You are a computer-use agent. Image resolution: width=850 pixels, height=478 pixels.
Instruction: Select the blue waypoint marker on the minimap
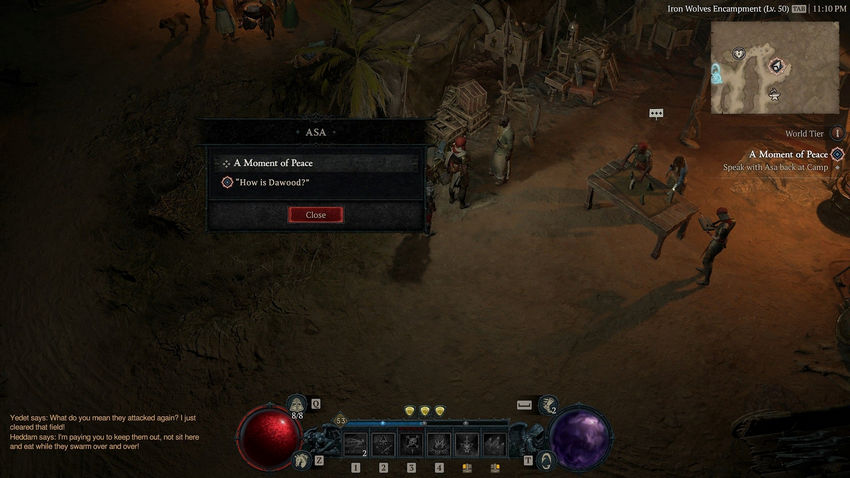pyautogui.click(x=717, y=73)
